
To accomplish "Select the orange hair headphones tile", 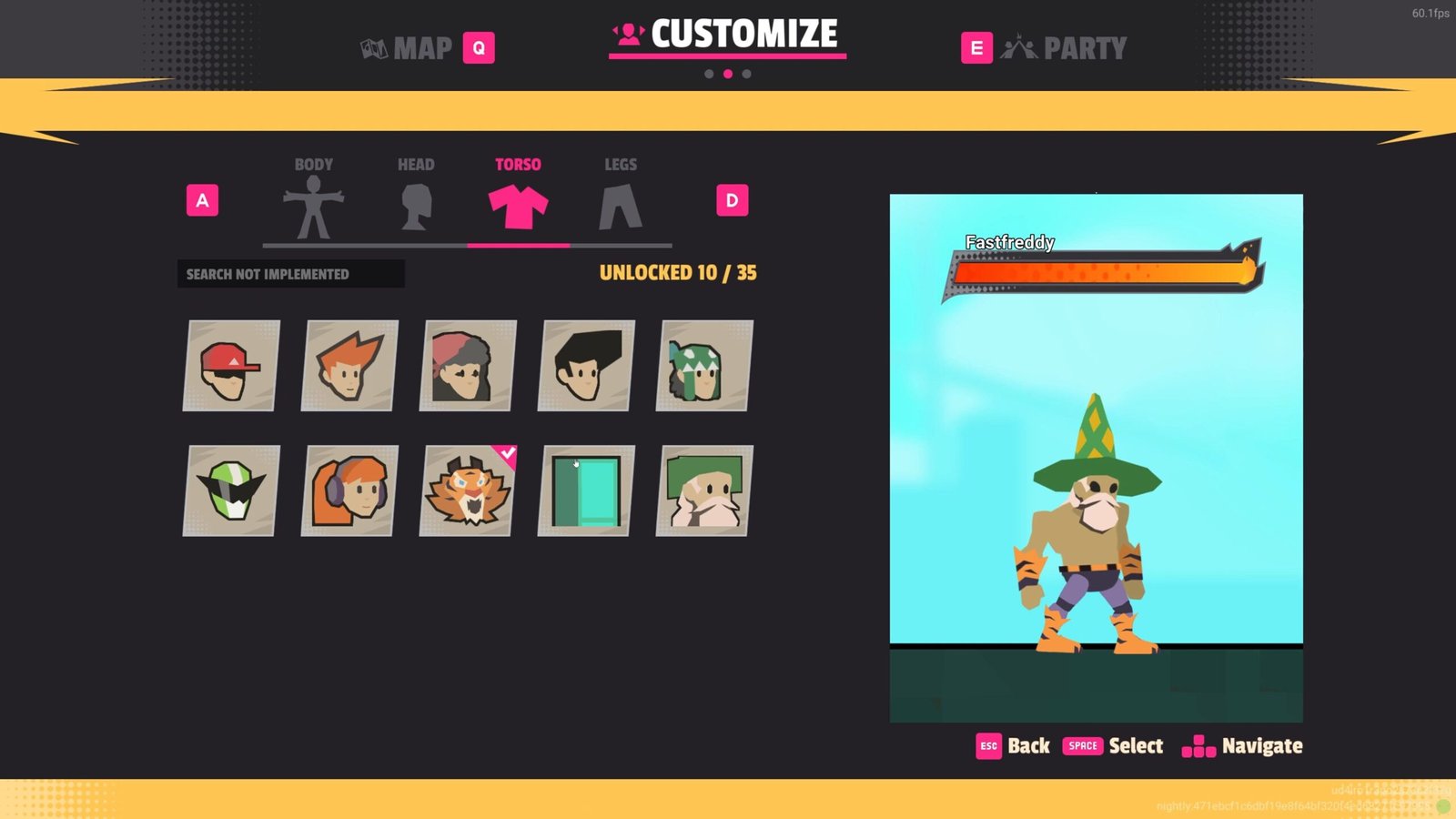I will 349,490.
